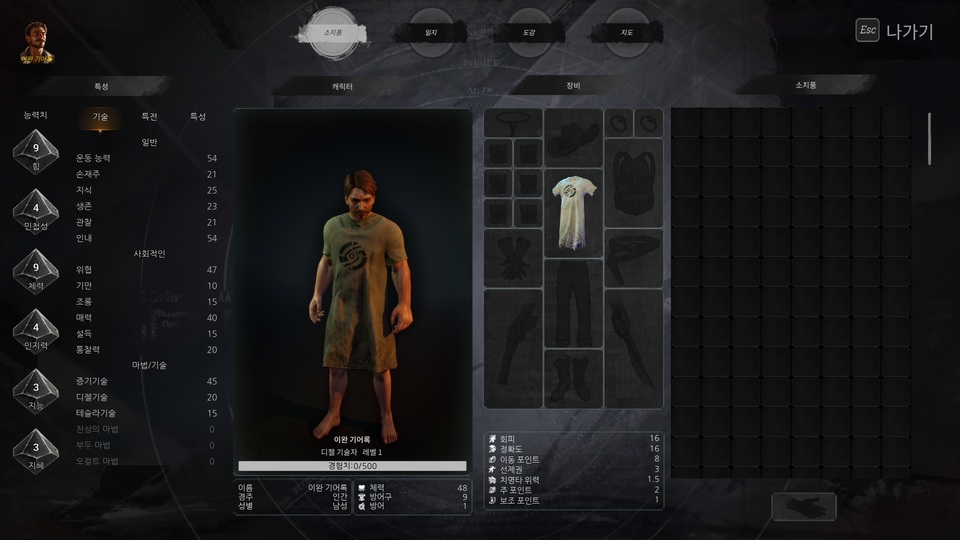Open the 소지품 inventory tab
Screen dimensions: 960x540
[x=334, y=32]
